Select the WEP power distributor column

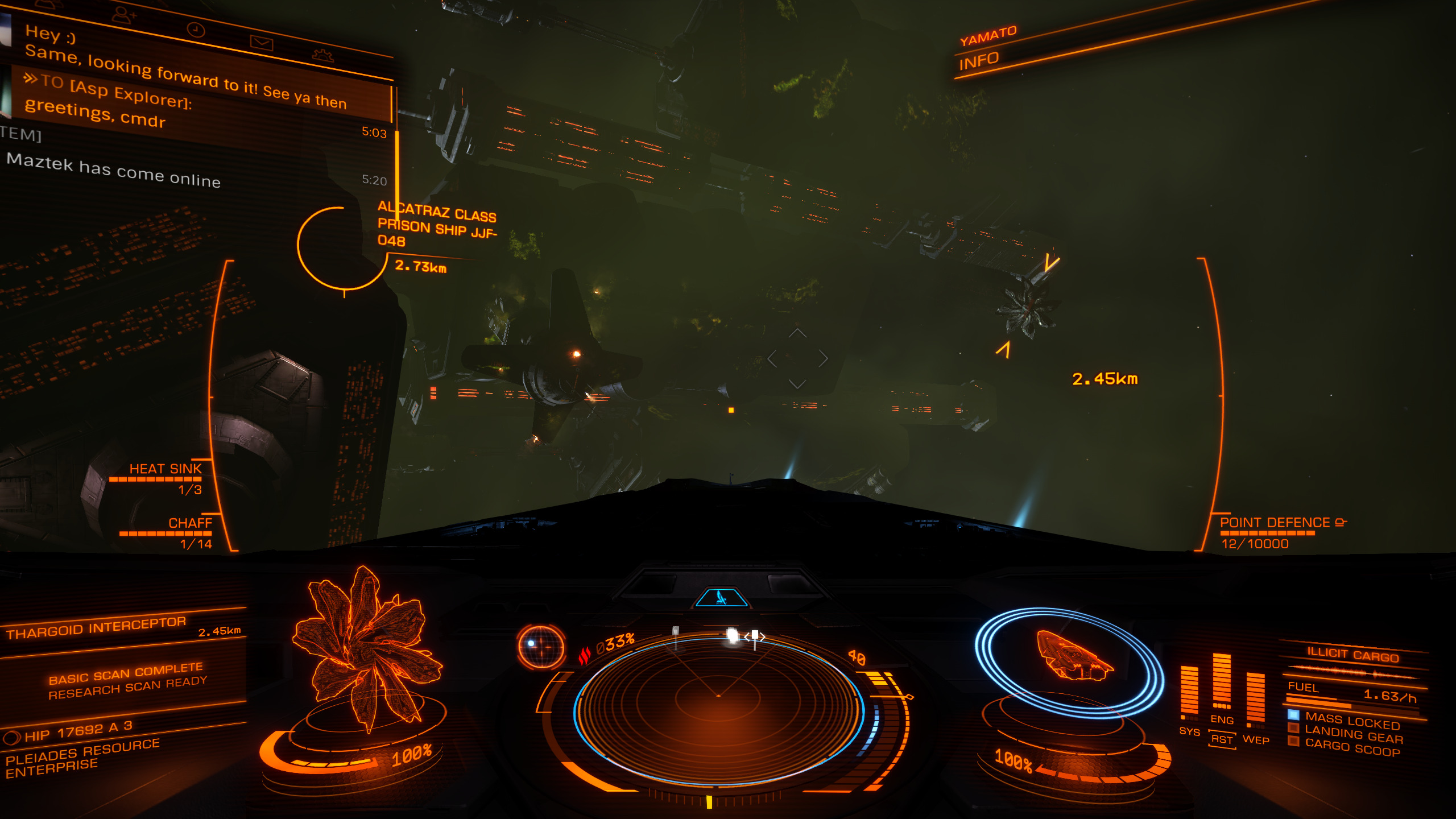click(1255, 702)
